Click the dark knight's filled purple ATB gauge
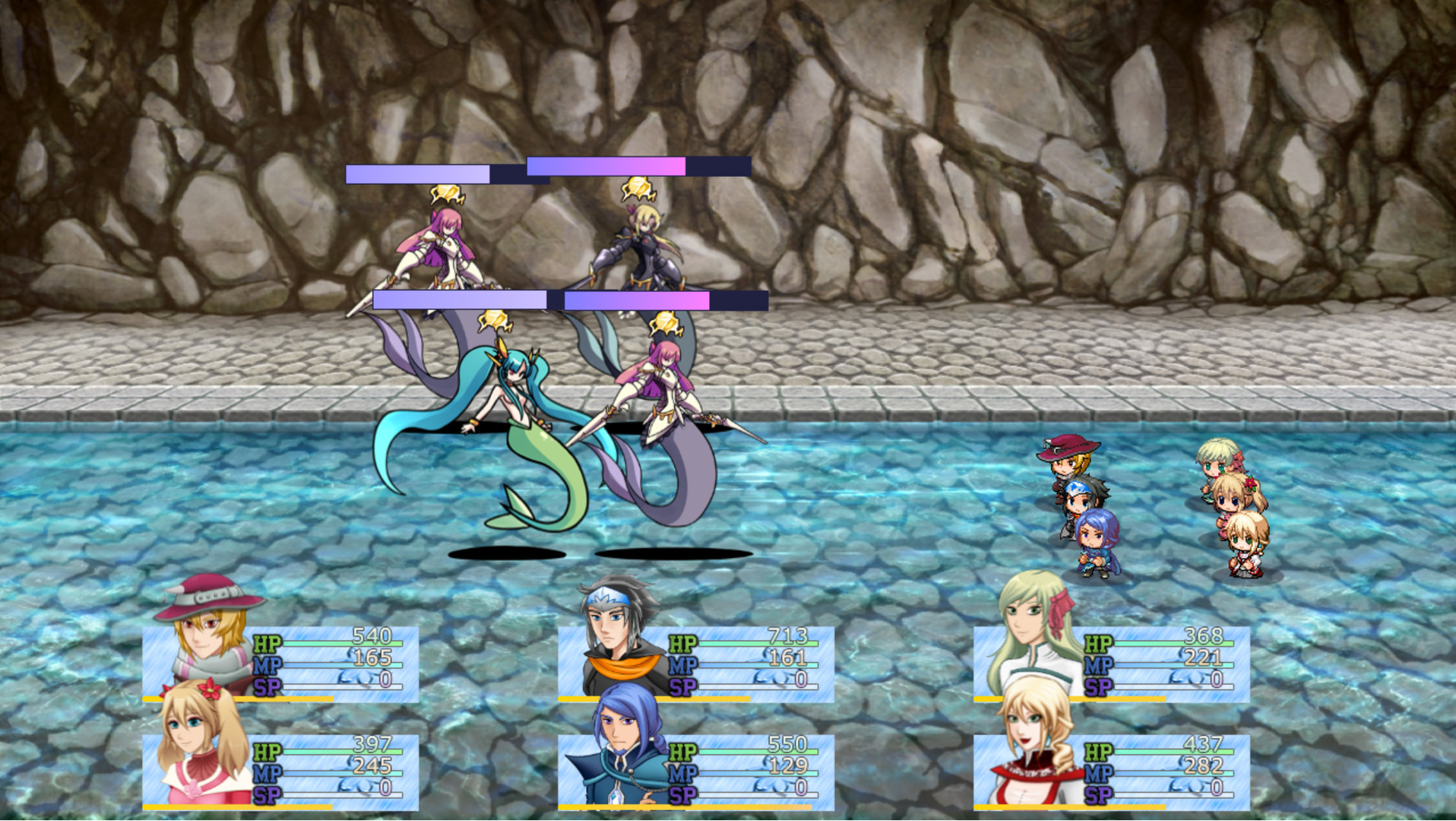Viewport: 1456px width, 821px height. (604, 165)
